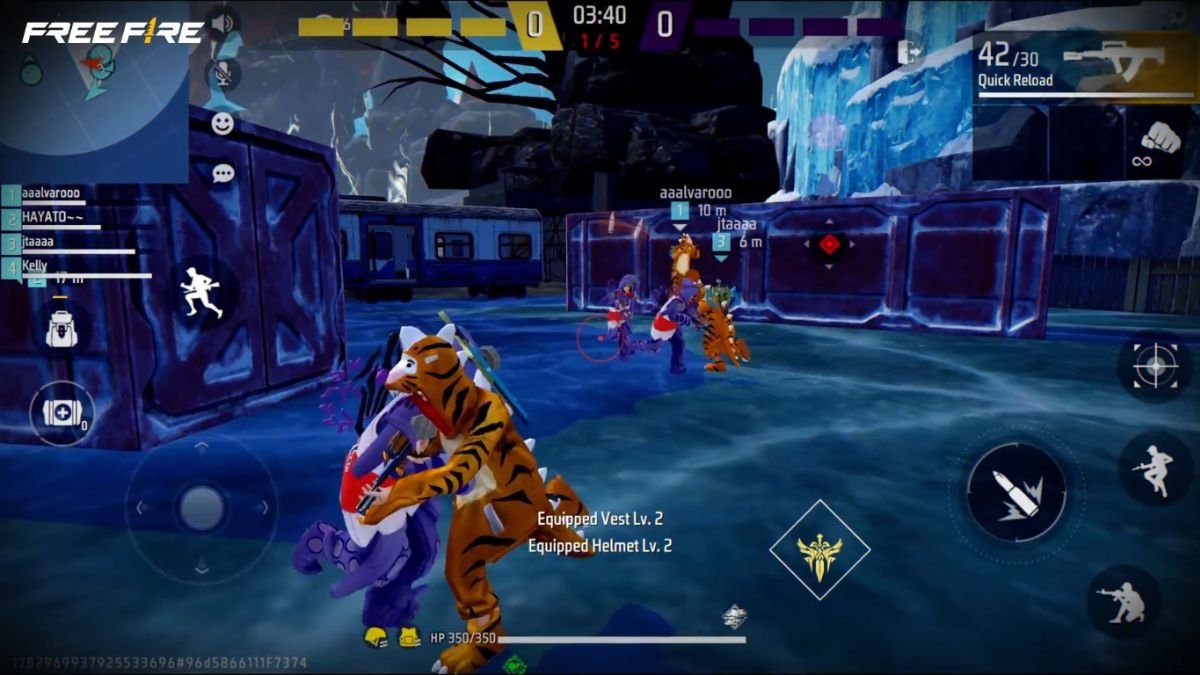Image resolution: width=1200 pixels, height=675 pixels.
Task: Tap the movement joystick center
Action: pos(202,508)
